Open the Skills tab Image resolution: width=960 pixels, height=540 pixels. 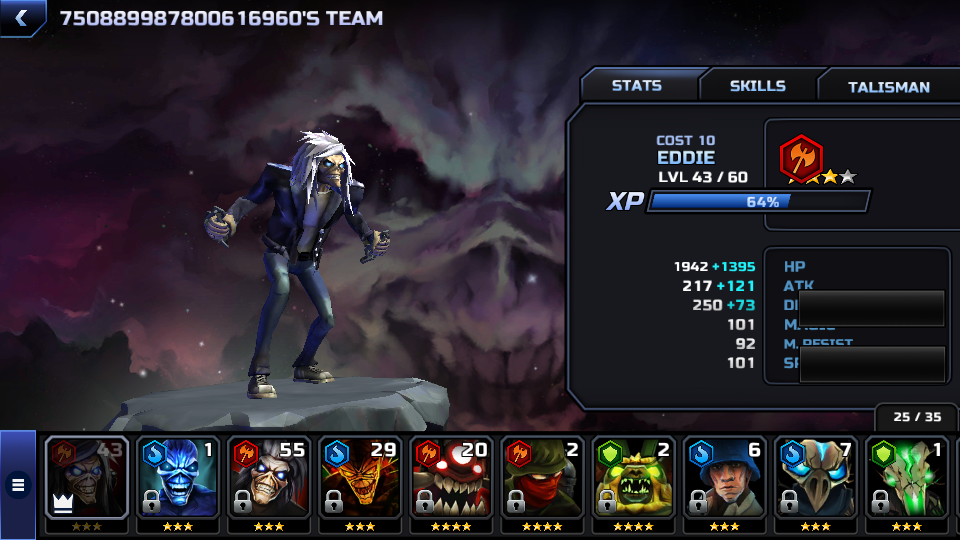coord(757,86)
